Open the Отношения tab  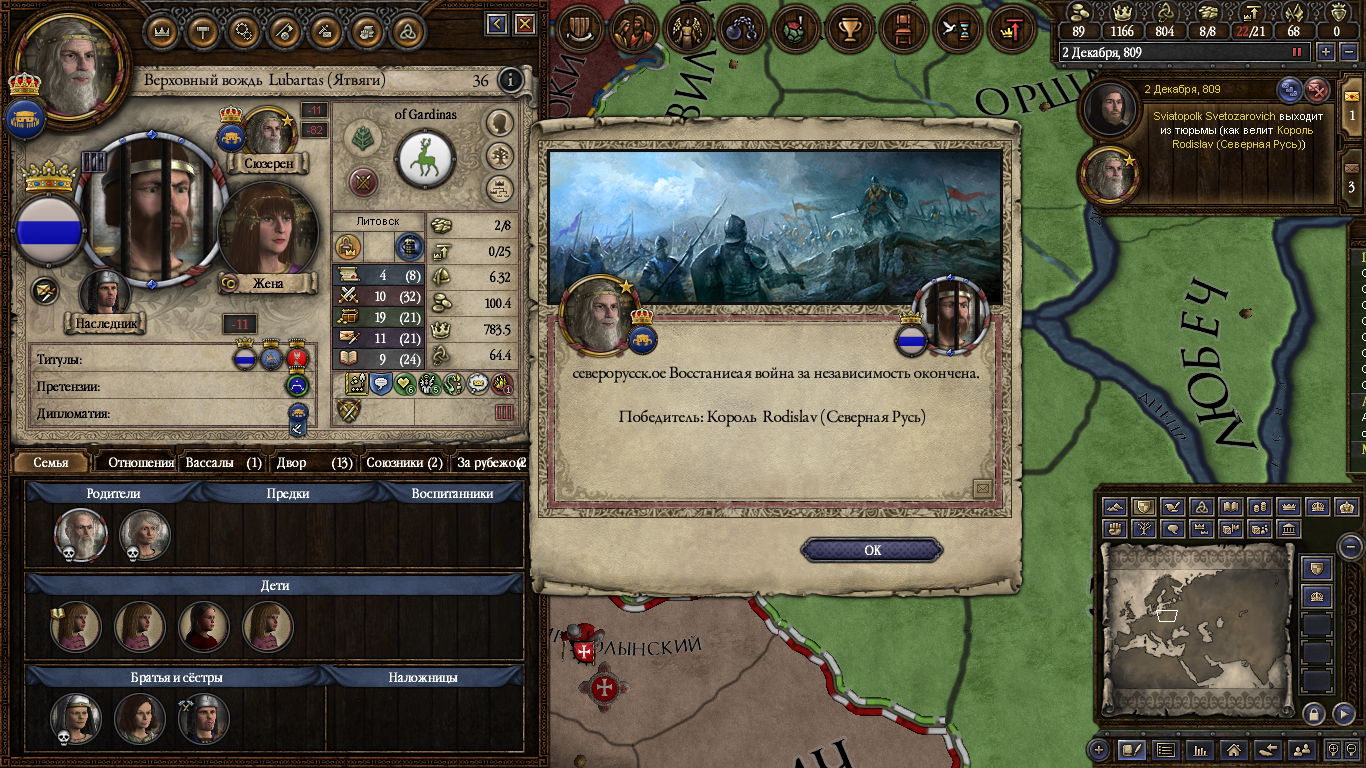coord(140,463)
